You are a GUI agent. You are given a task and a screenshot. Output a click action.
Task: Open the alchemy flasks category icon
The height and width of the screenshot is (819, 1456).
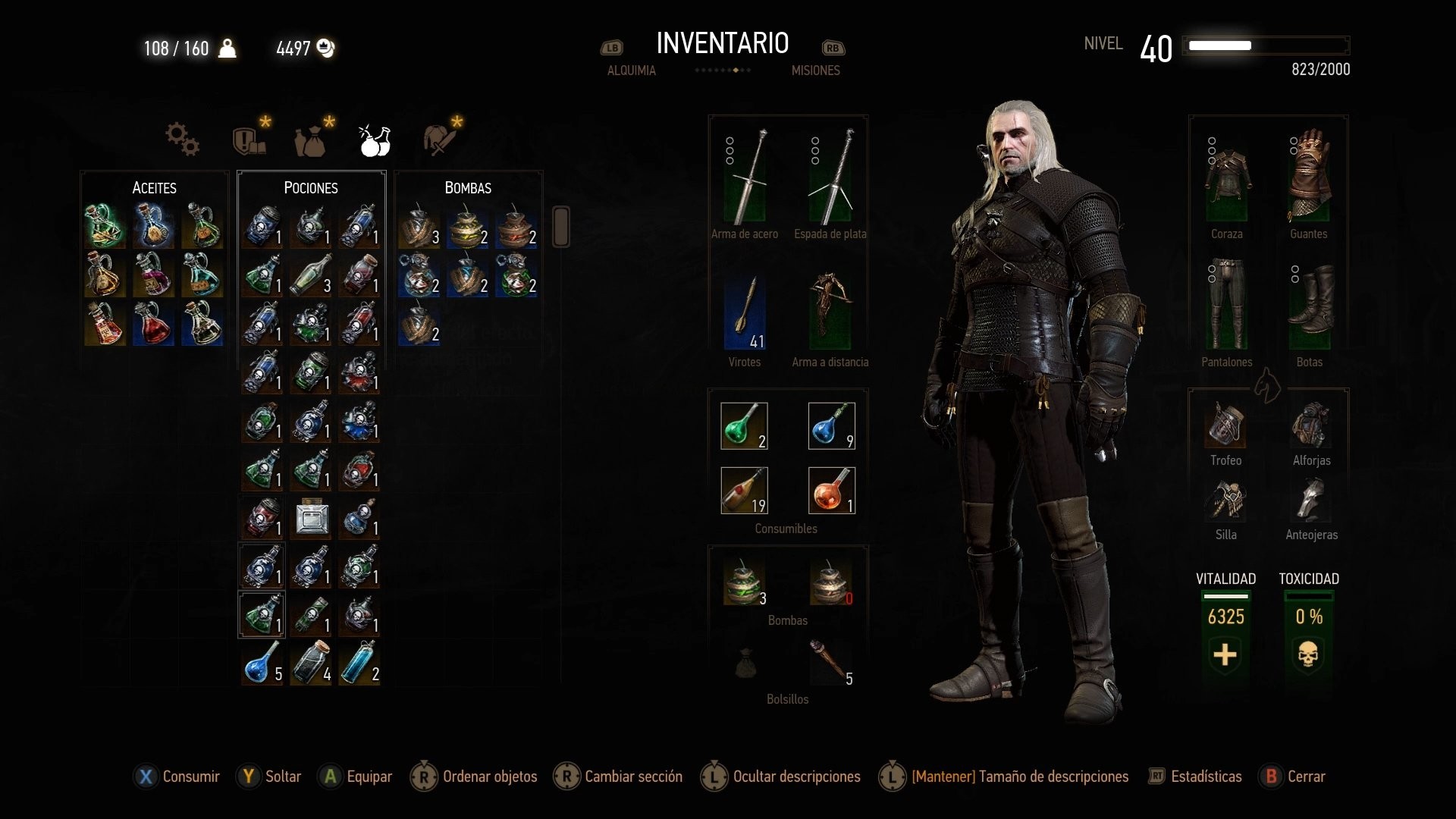click(x=372, y=139)
